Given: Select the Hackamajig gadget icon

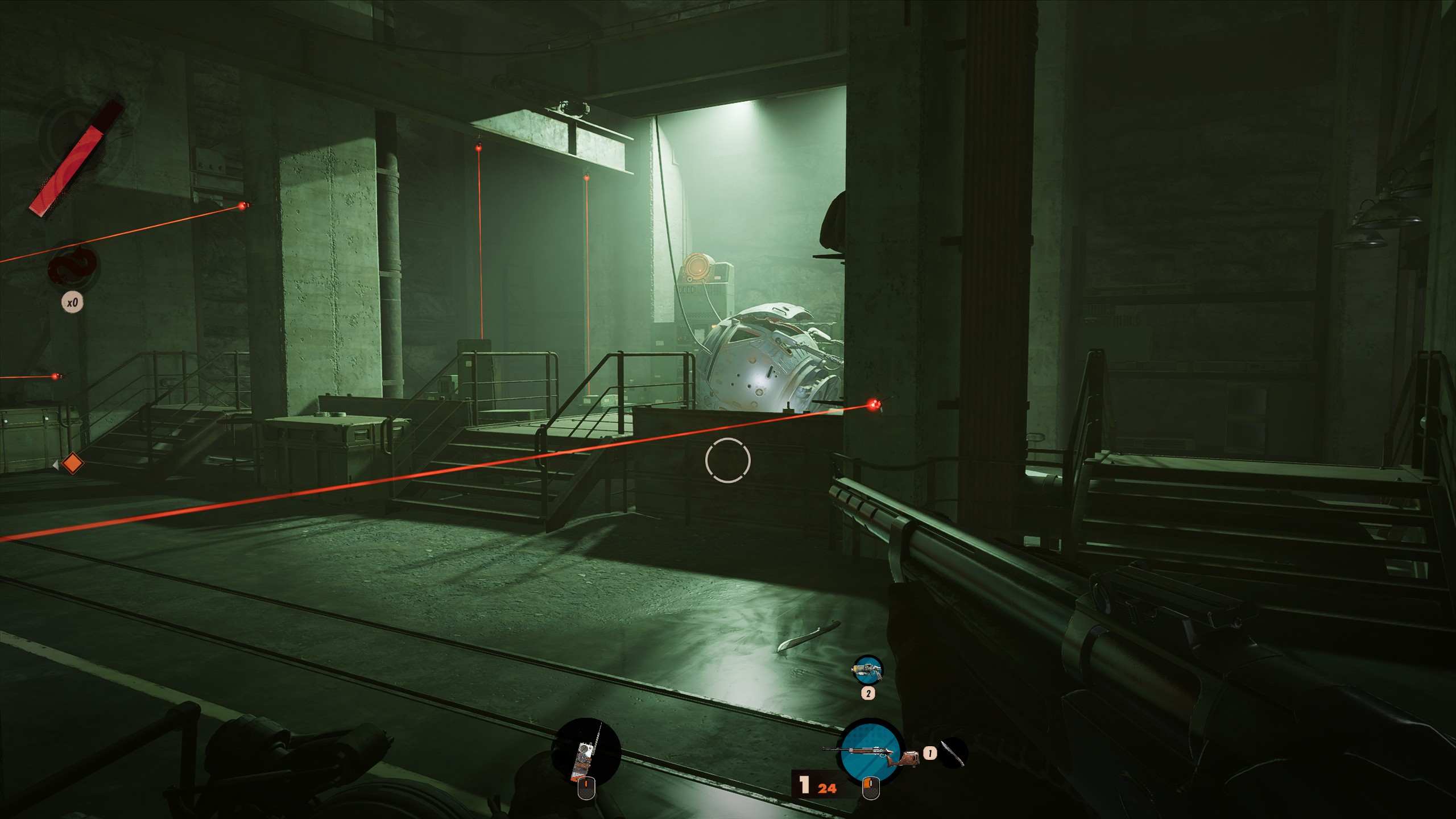Looking at the screenshot, I should pos(588,751).
